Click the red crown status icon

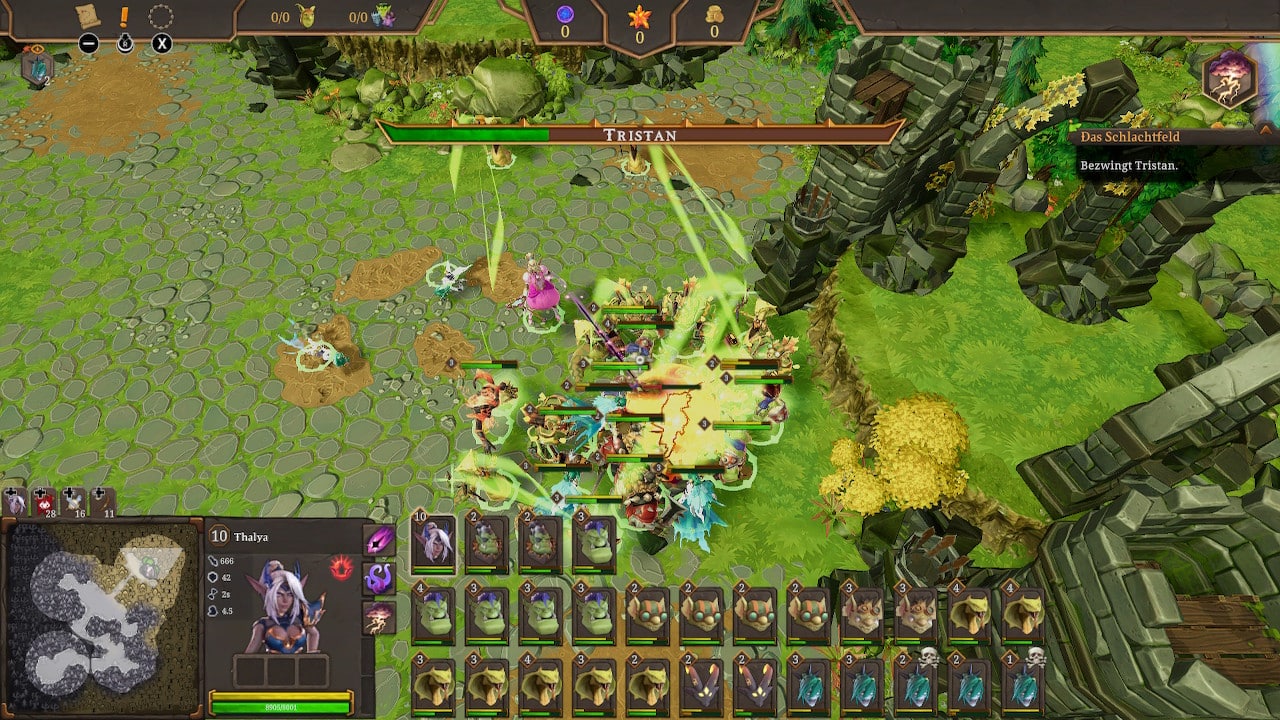pyautogui.click(x=341, y=568)
